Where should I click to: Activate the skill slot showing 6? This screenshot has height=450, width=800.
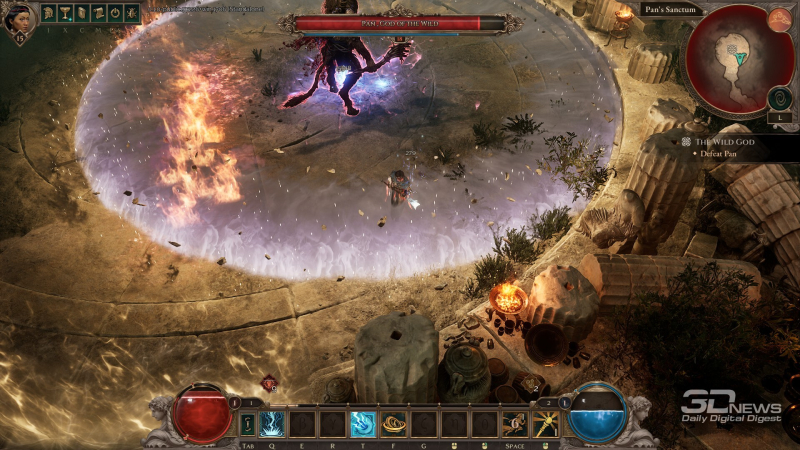(x=515, y=424)
